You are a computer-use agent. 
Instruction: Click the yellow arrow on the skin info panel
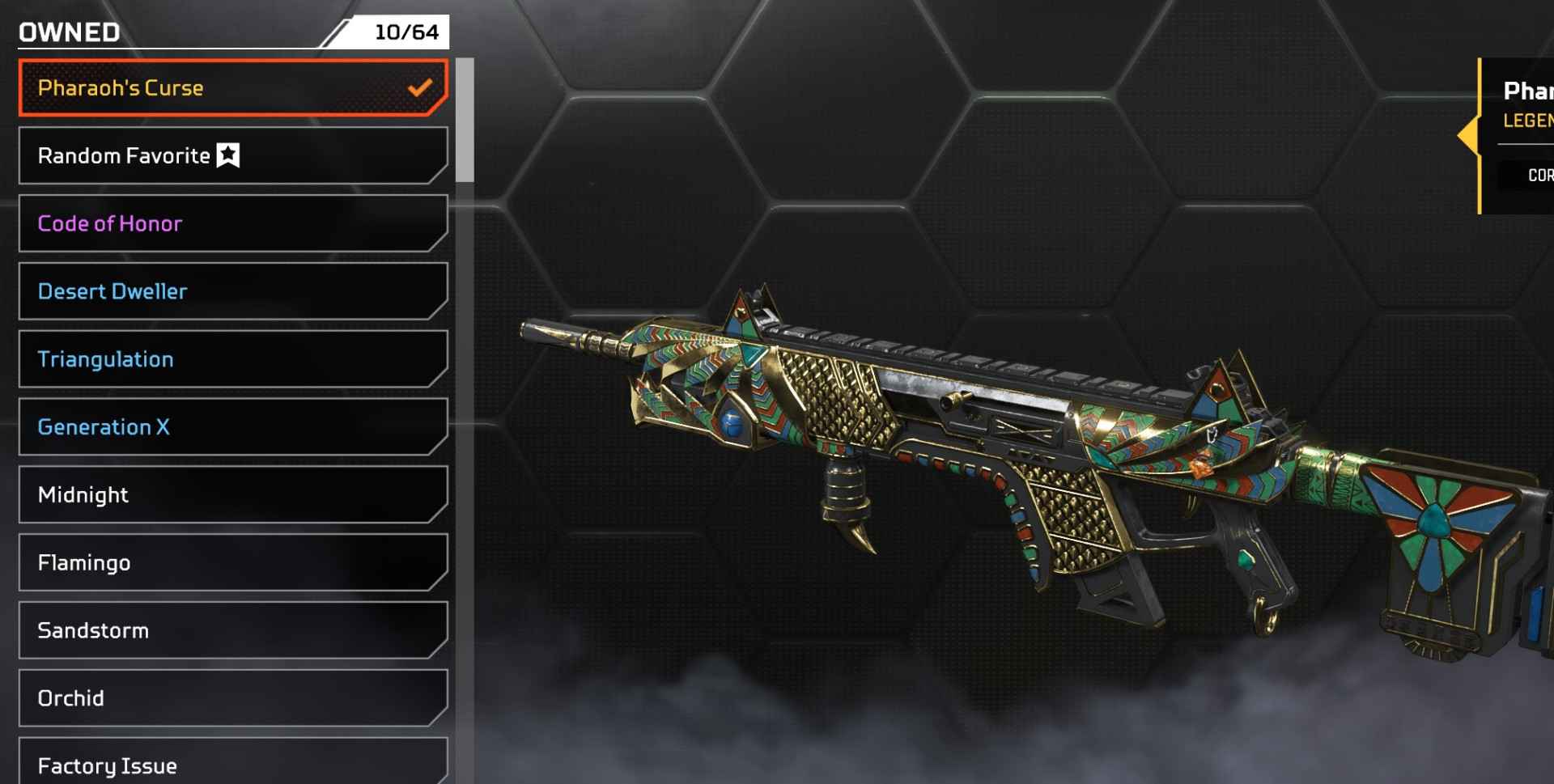1471,136
